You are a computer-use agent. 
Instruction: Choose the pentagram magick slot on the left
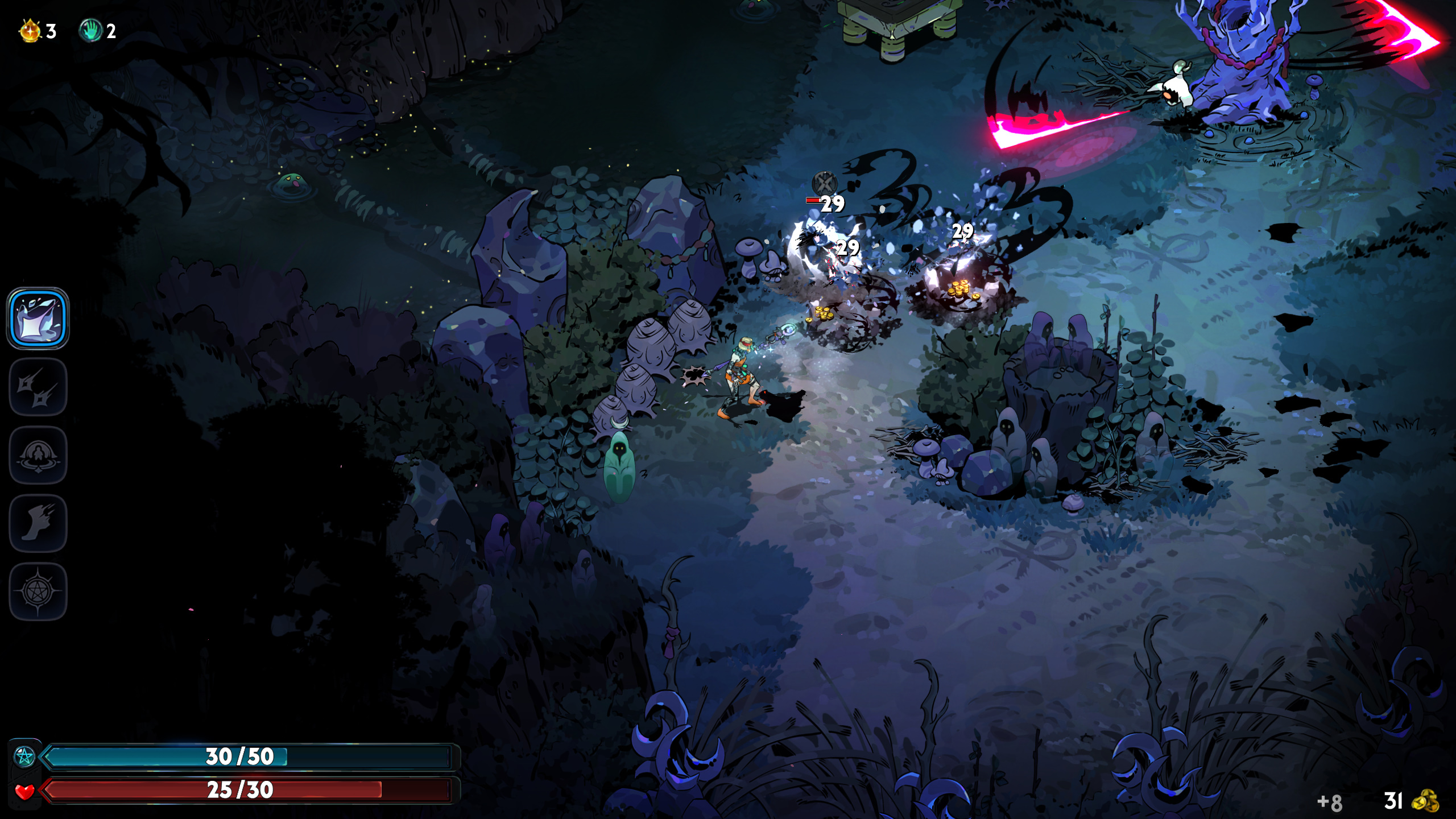38,591
